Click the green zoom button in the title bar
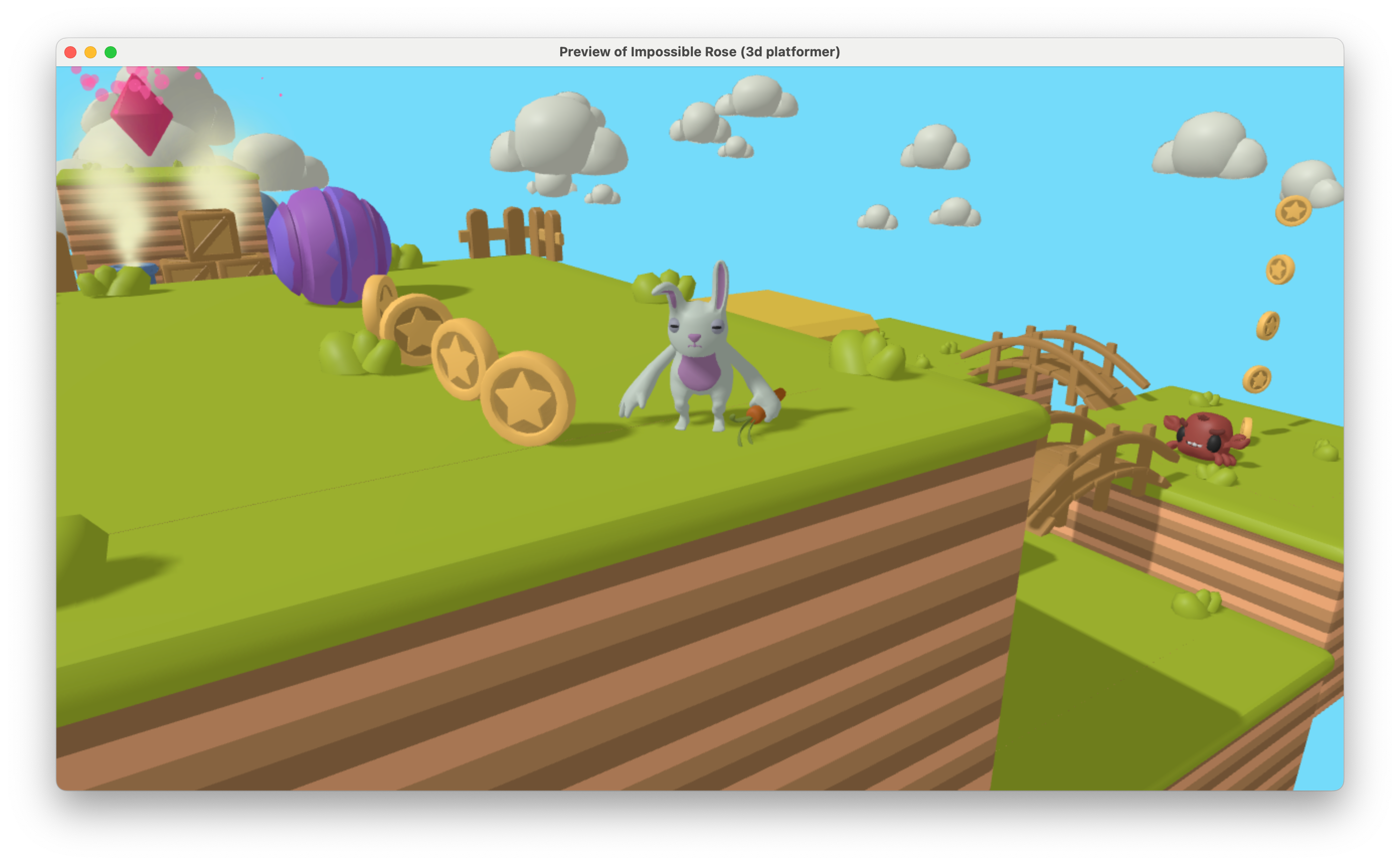Viewport: 1400px width, 865px height. click(110, 52)
